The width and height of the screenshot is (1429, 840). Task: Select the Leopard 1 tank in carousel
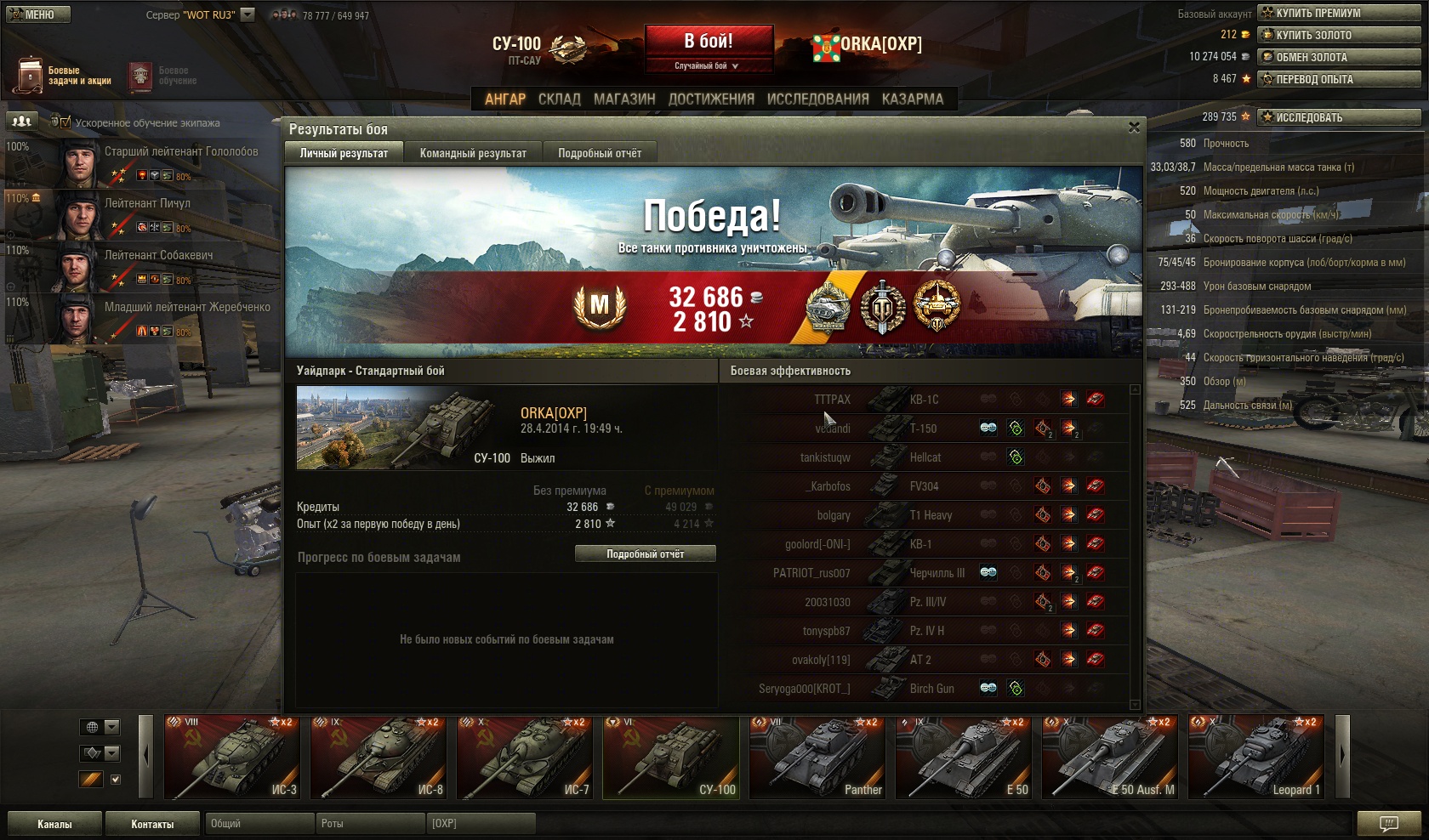click(x=1255, y=758)
